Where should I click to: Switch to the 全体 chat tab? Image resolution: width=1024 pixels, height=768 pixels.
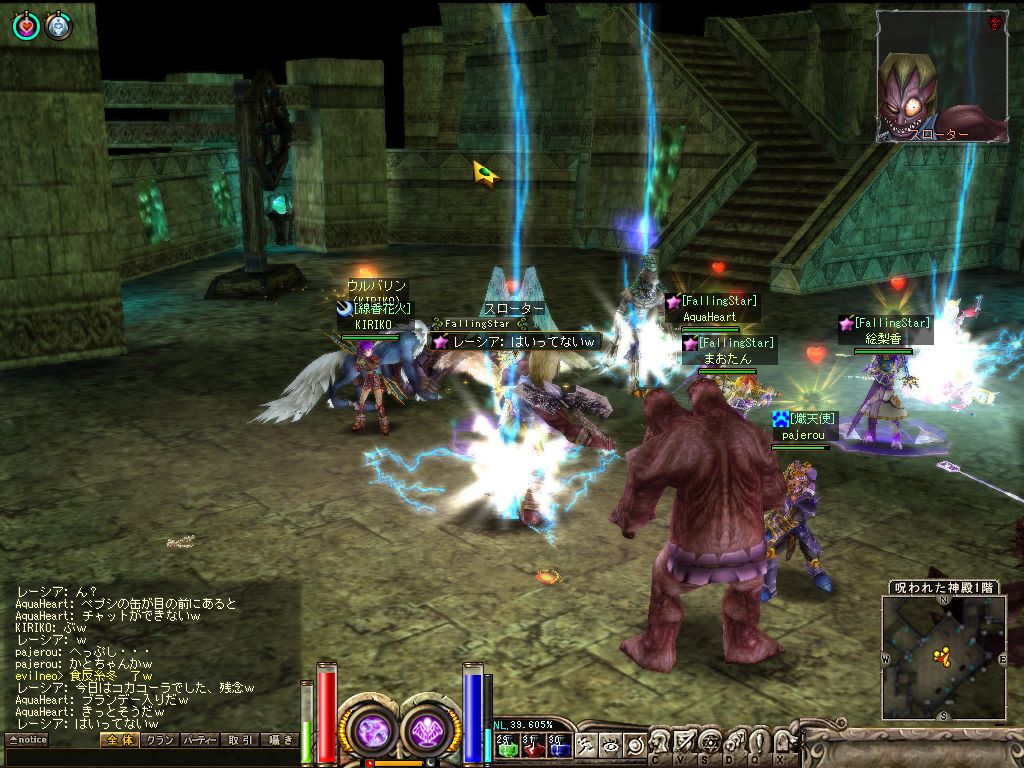(118, 740)
